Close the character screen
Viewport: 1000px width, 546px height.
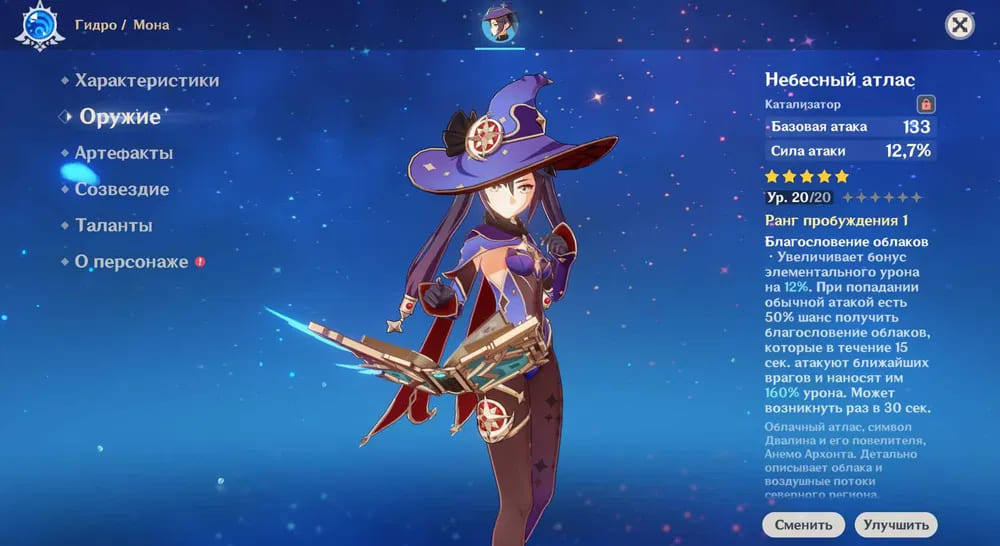point(960,25)
